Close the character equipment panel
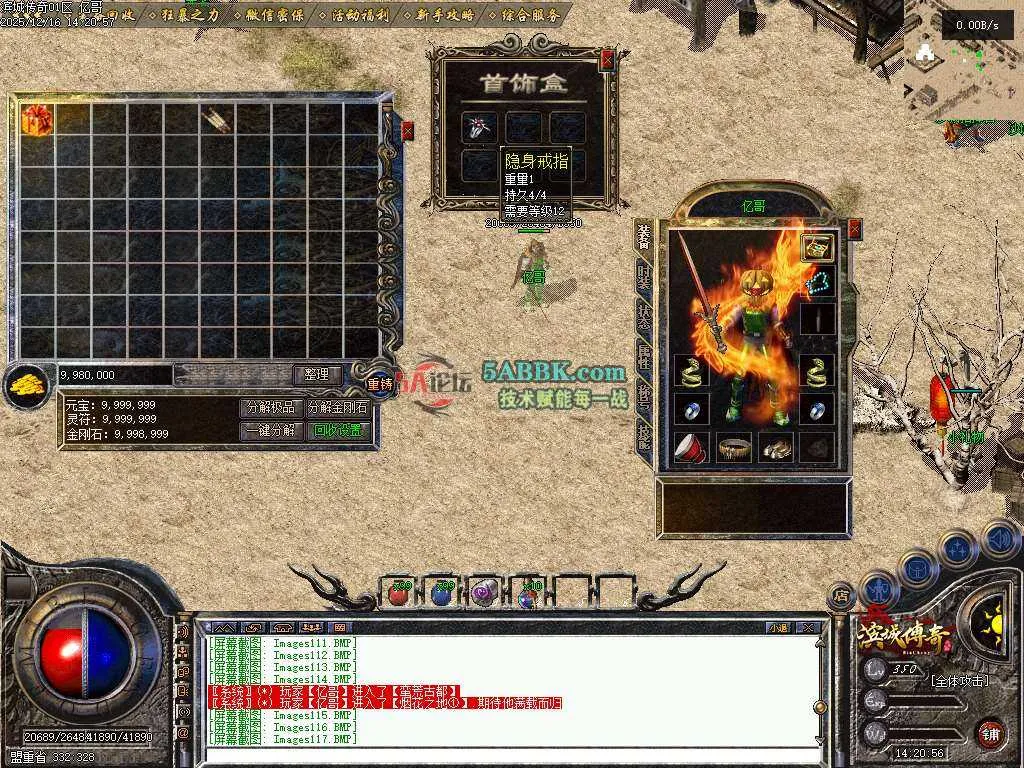The width and height of the screenshot is (1024, 768). [x=854, y=229]
